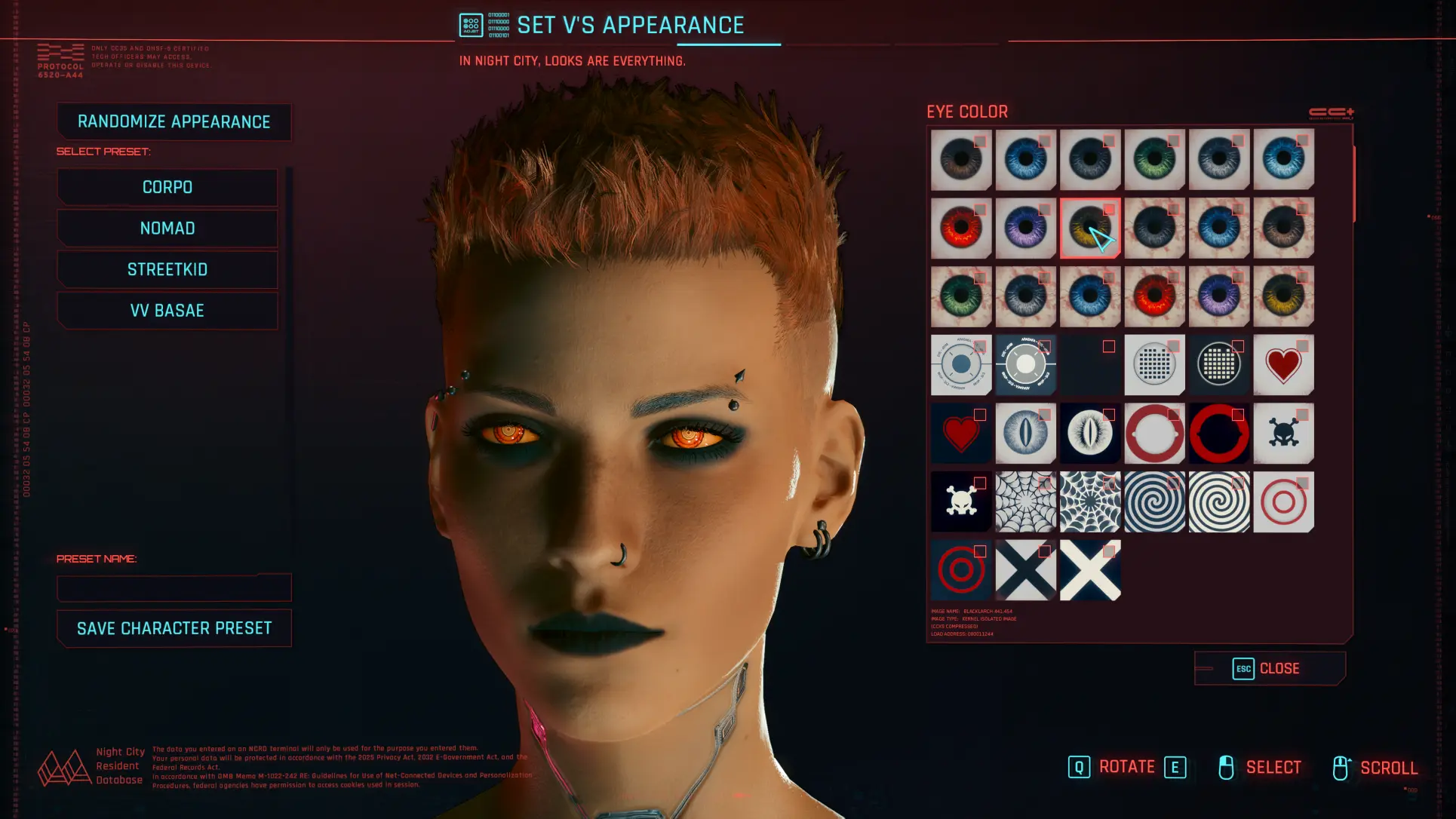Choose the red ring on black eye
This screenshot has width=1456, height=819.
[1218, 434]
